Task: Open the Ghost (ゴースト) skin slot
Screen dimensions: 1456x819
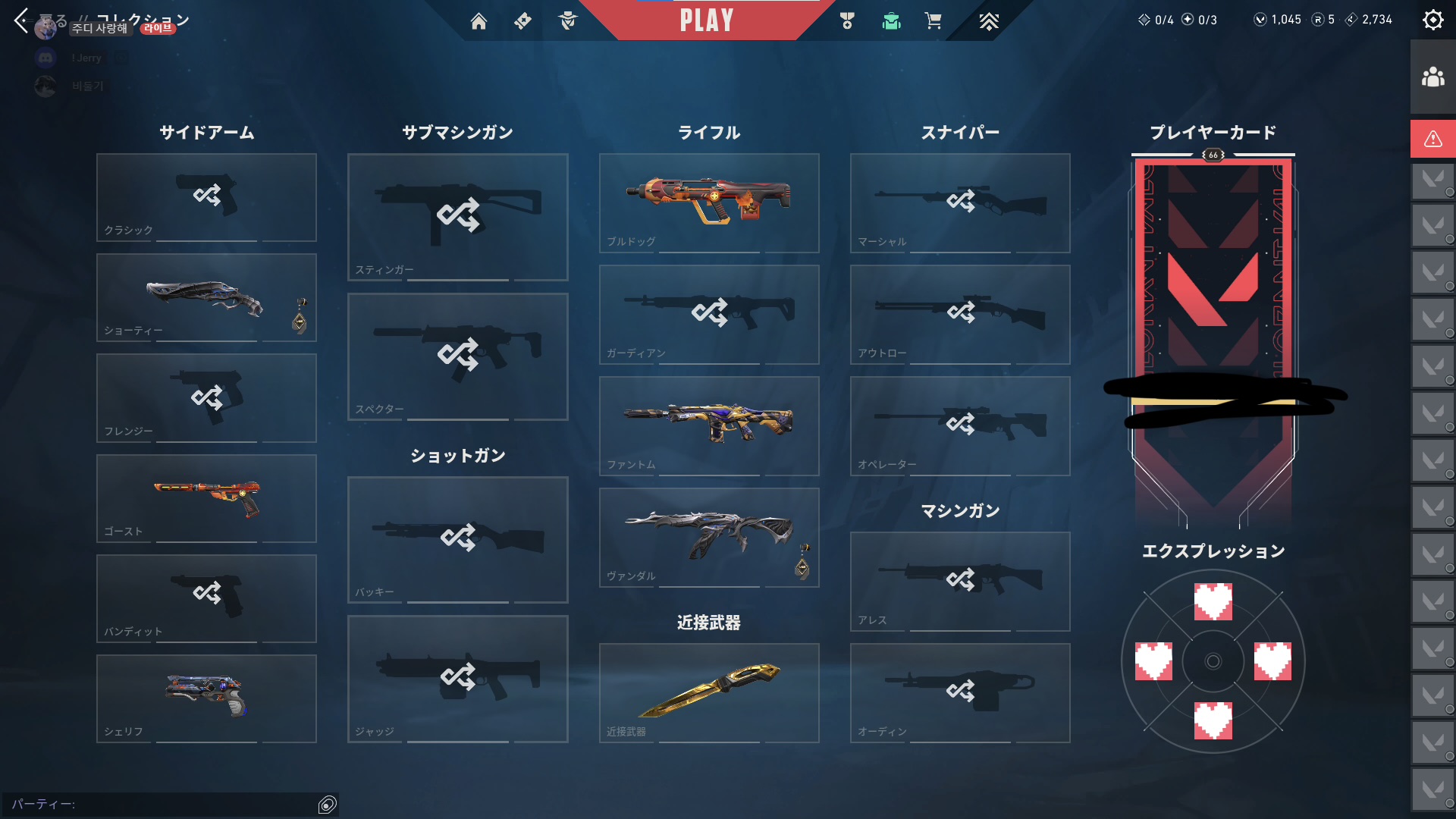Action: pos(206,498)
